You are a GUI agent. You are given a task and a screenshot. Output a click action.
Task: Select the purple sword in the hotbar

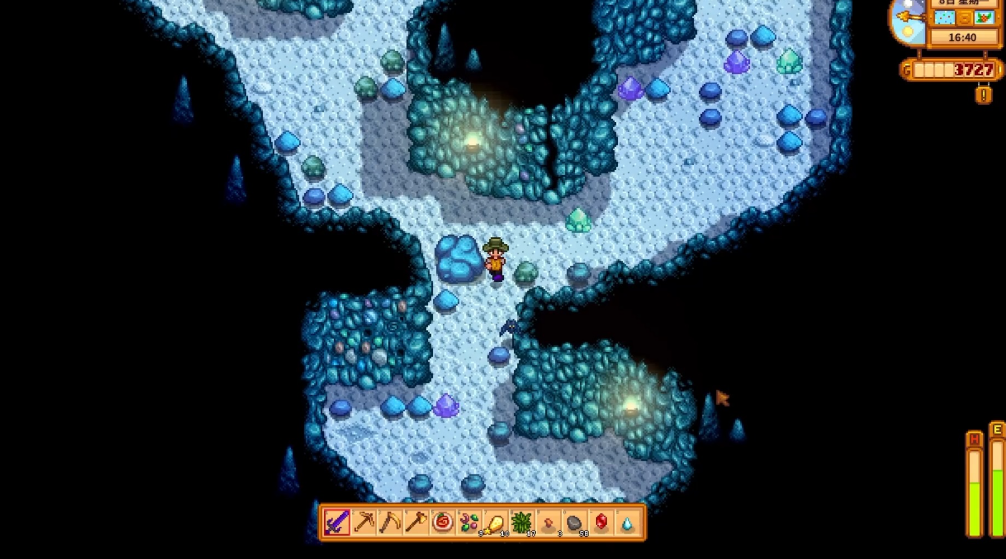tap(336, 522)
